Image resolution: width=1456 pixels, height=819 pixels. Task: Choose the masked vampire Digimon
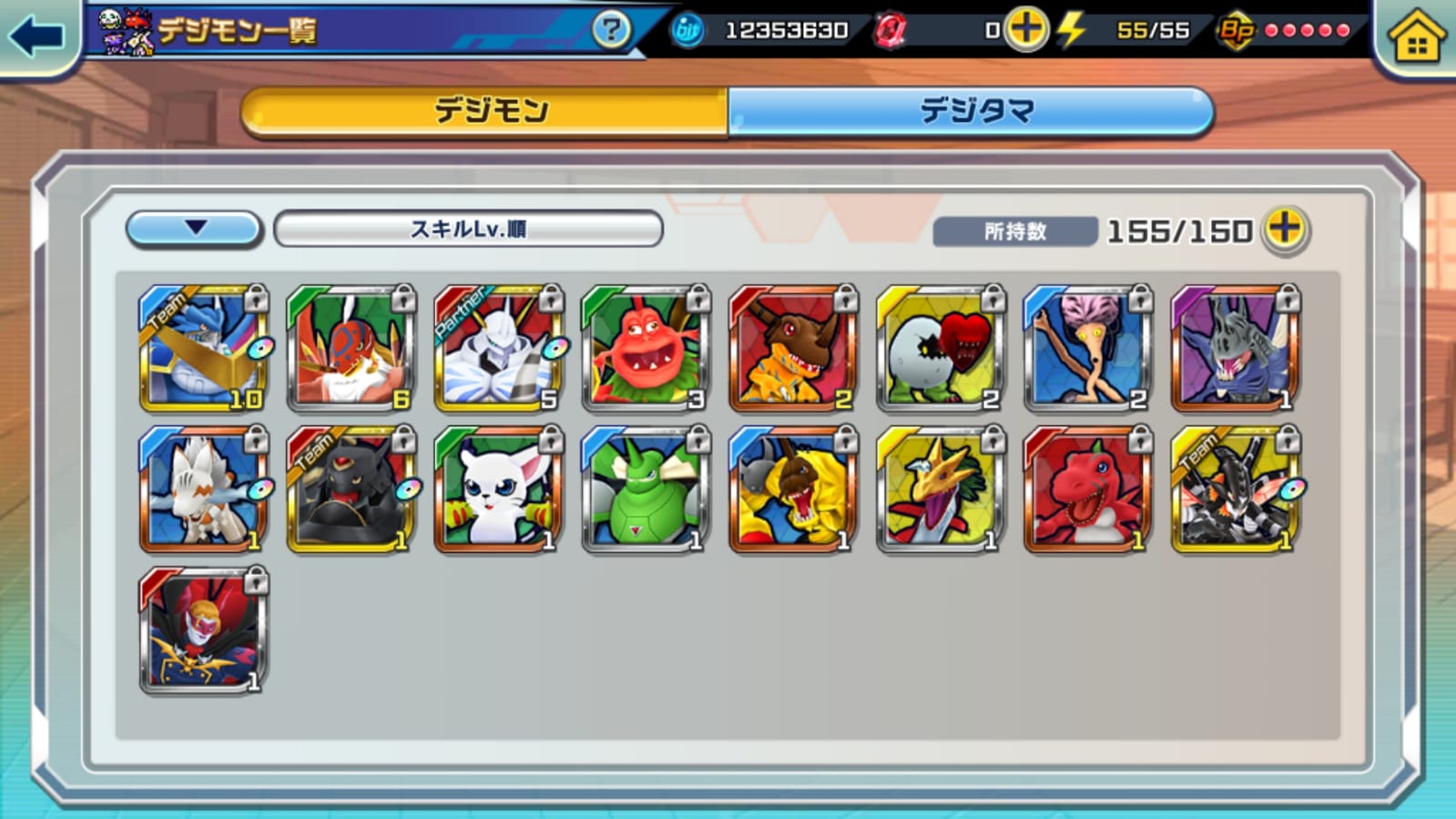(x=203, y=632)
